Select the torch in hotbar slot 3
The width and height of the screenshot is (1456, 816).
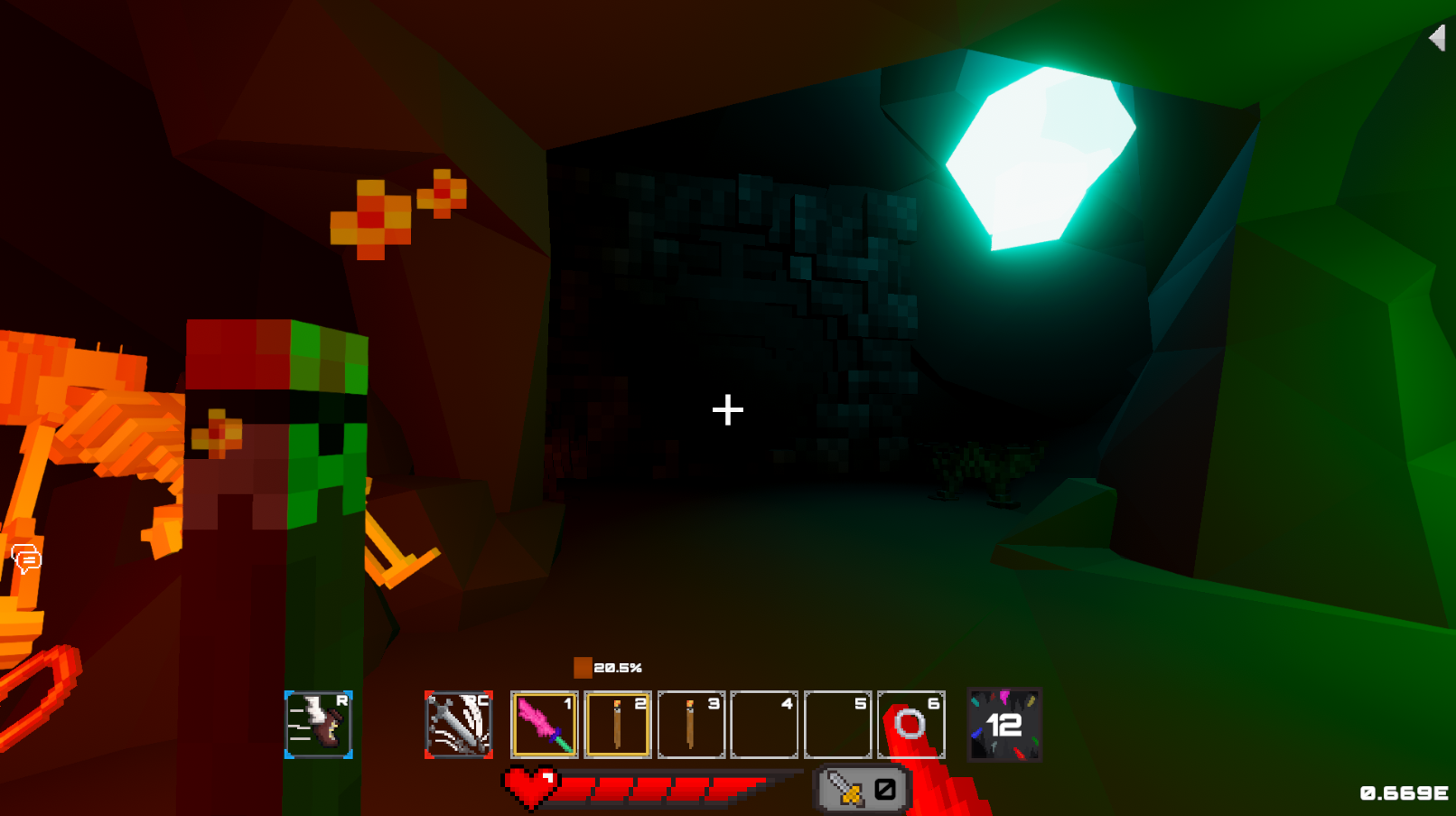(x=691, y=722)
